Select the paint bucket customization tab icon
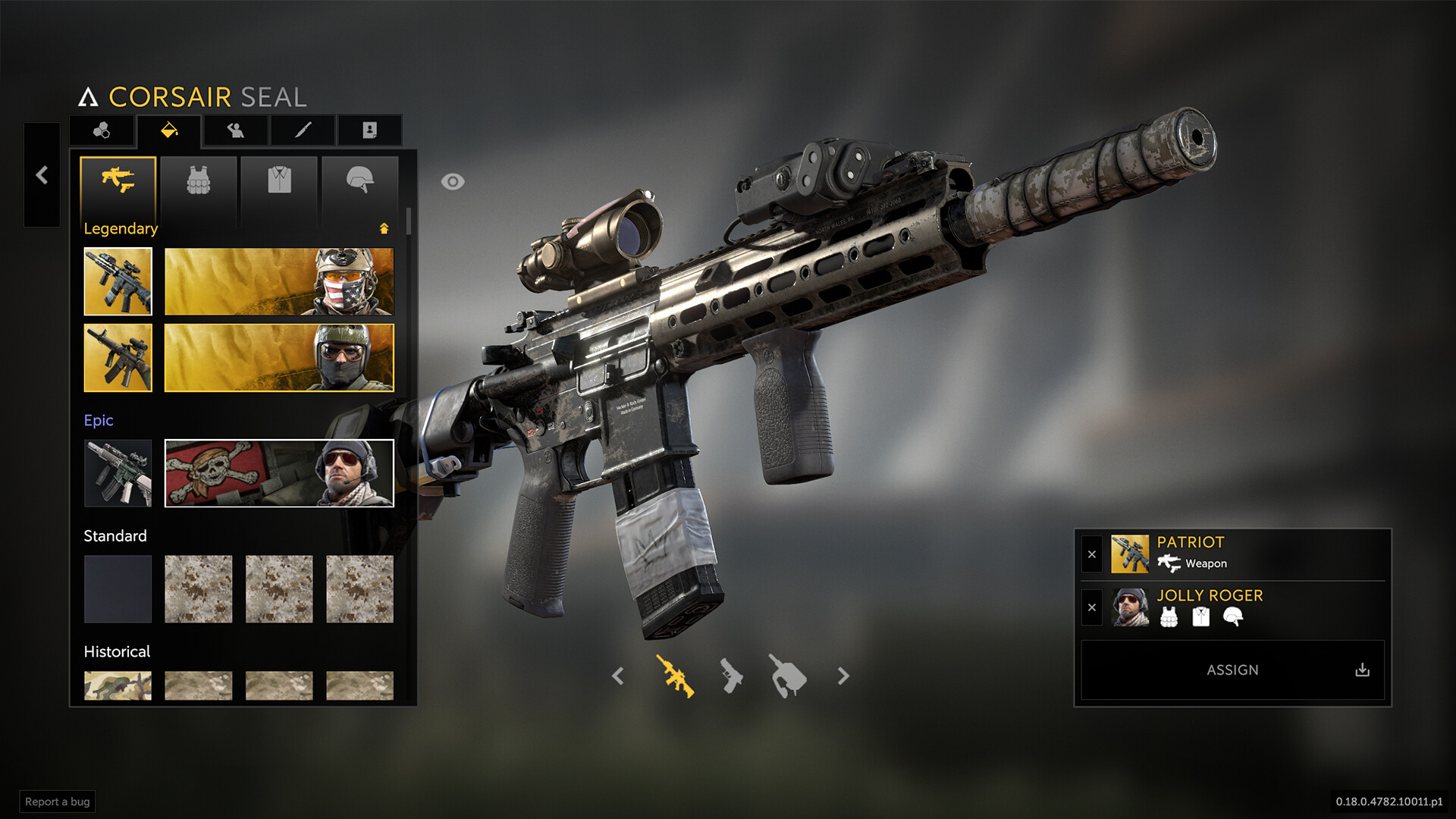 click(x=168, y=130)
